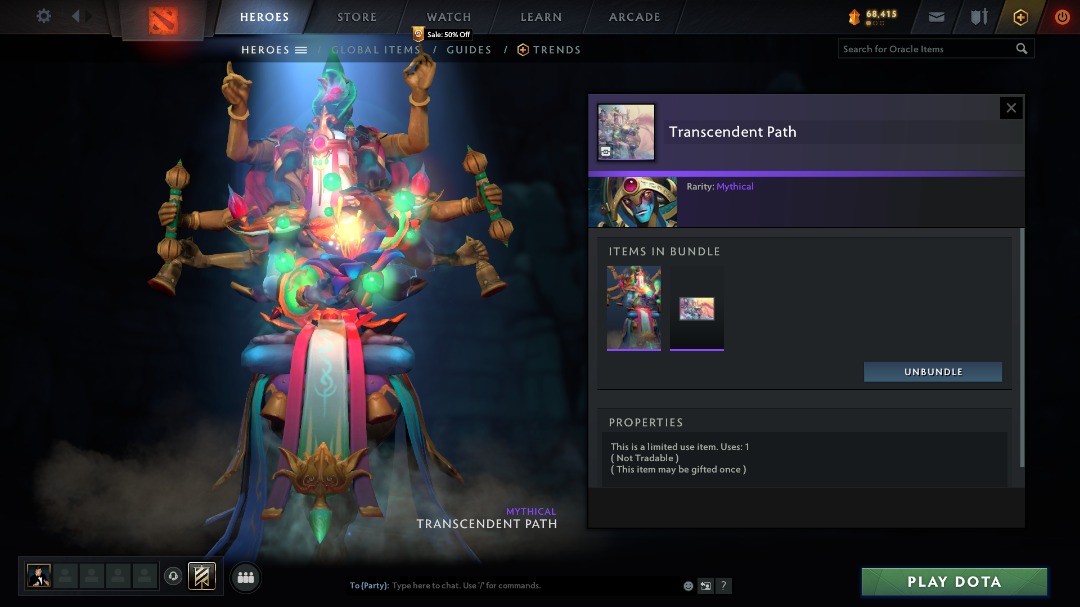Go to the Learn tab
The width and height of the screenshot is (1080, 607).
(x=541, y=17)
